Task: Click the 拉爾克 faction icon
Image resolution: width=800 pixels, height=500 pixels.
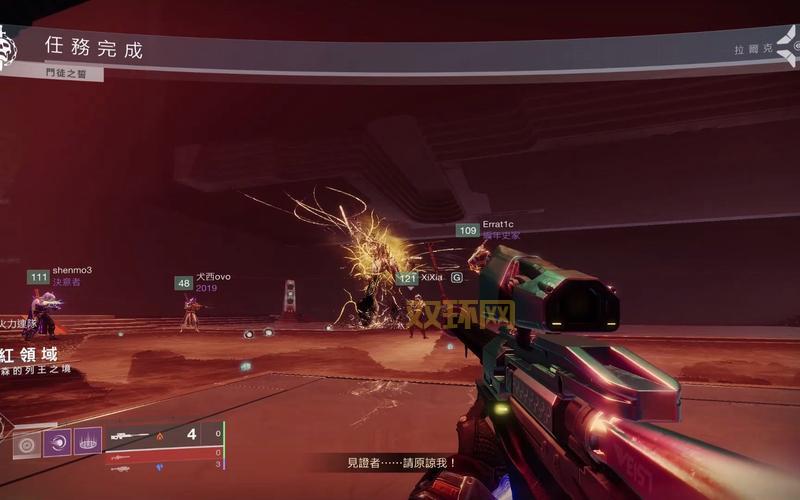Action: (x=787, y=47)
